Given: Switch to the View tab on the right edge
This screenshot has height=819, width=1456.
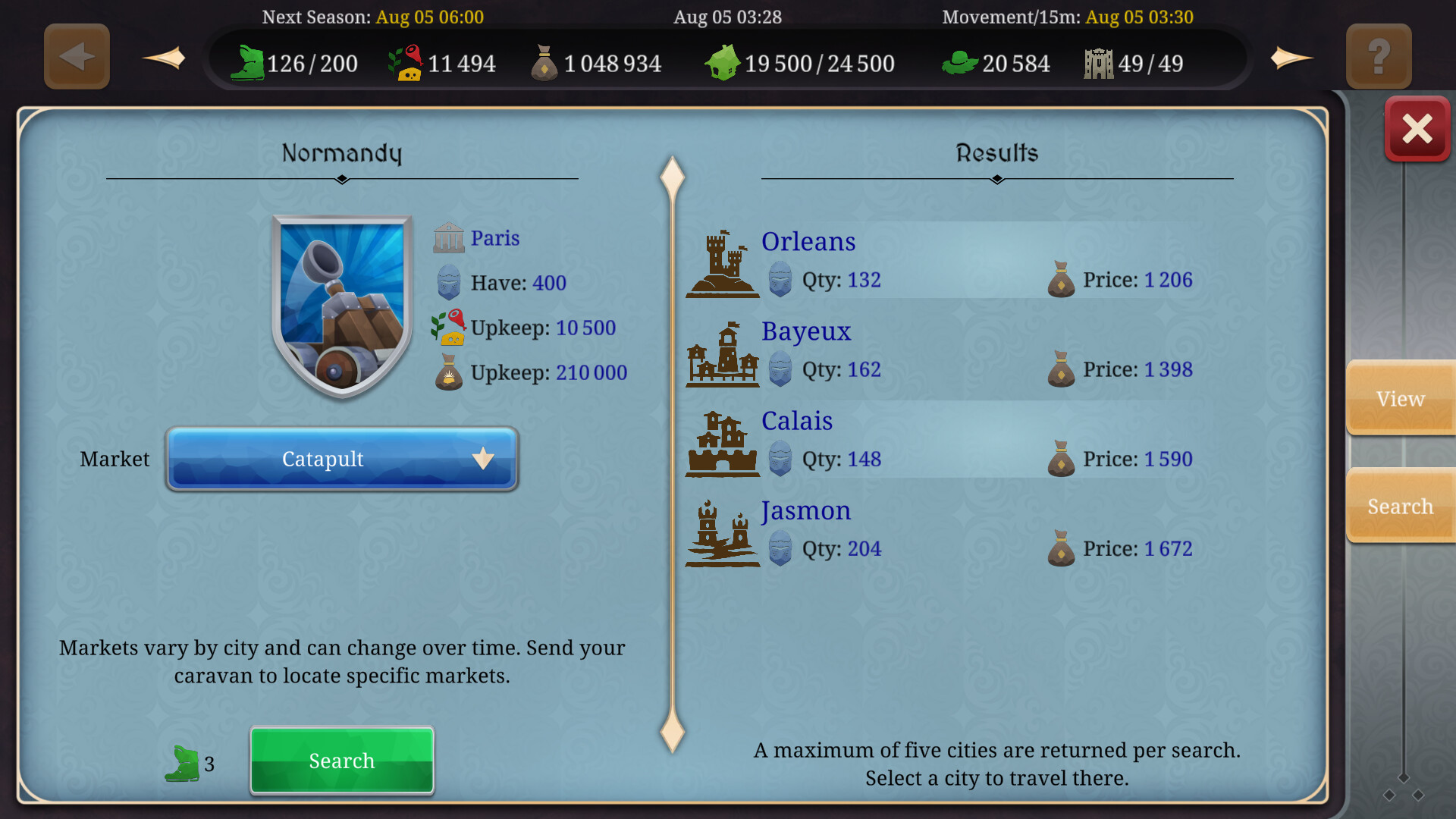Looking at the screenshot, I should tap(1399, 398).
